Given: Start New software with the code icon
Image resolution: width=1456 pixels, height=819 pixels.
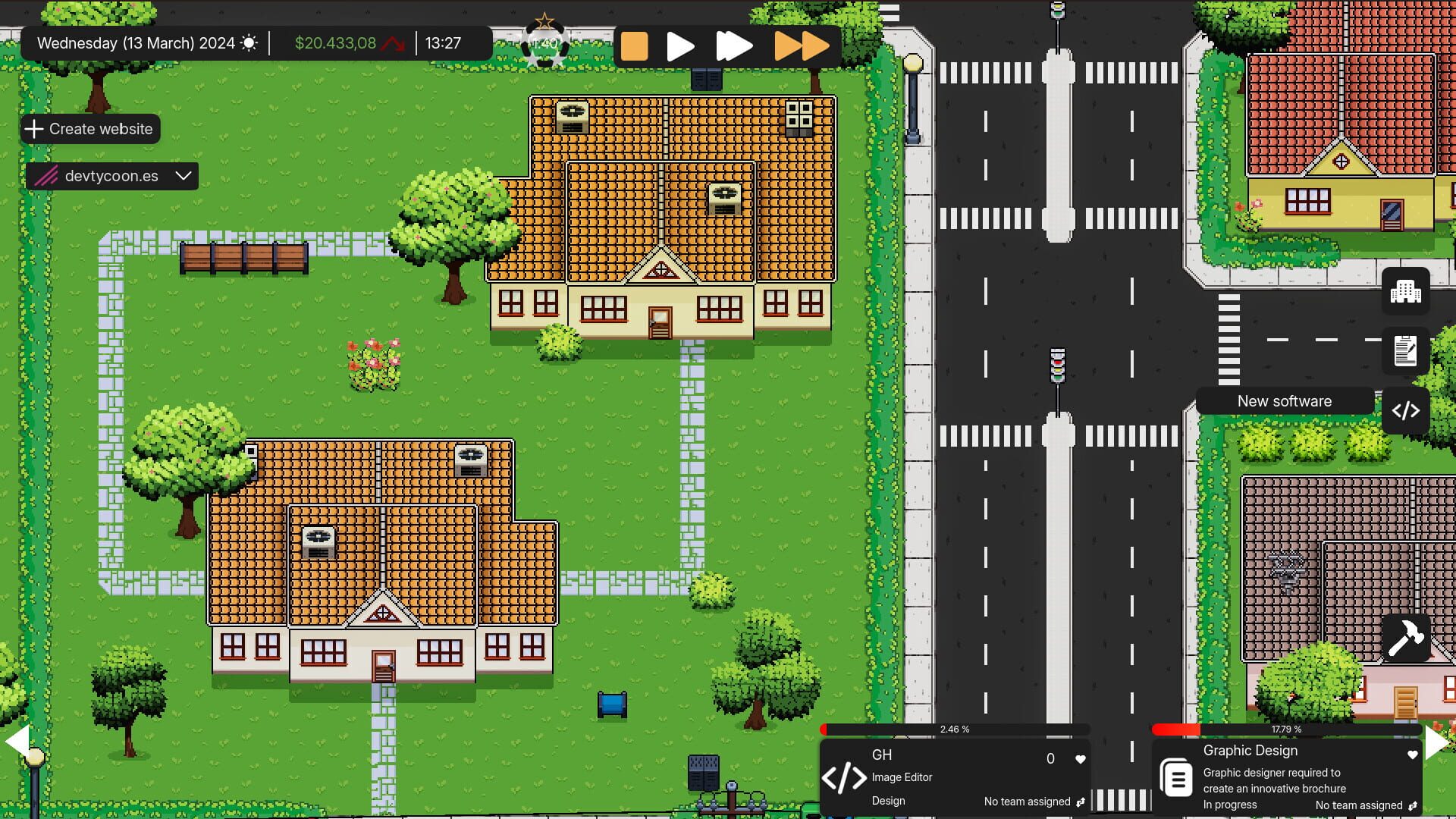Looking at the screenshot, I should point(1406,411).
